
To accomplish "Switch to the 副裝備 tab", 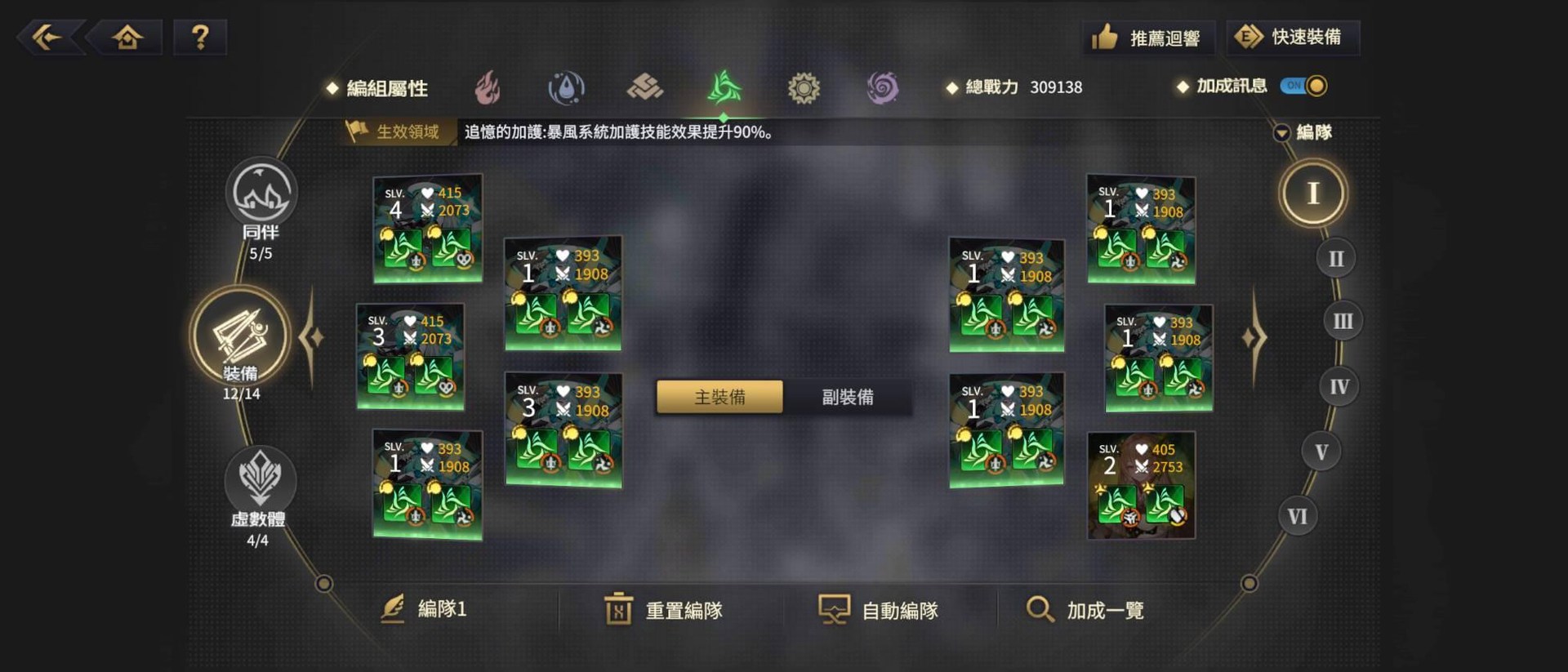I will click(x=847, y=397).
